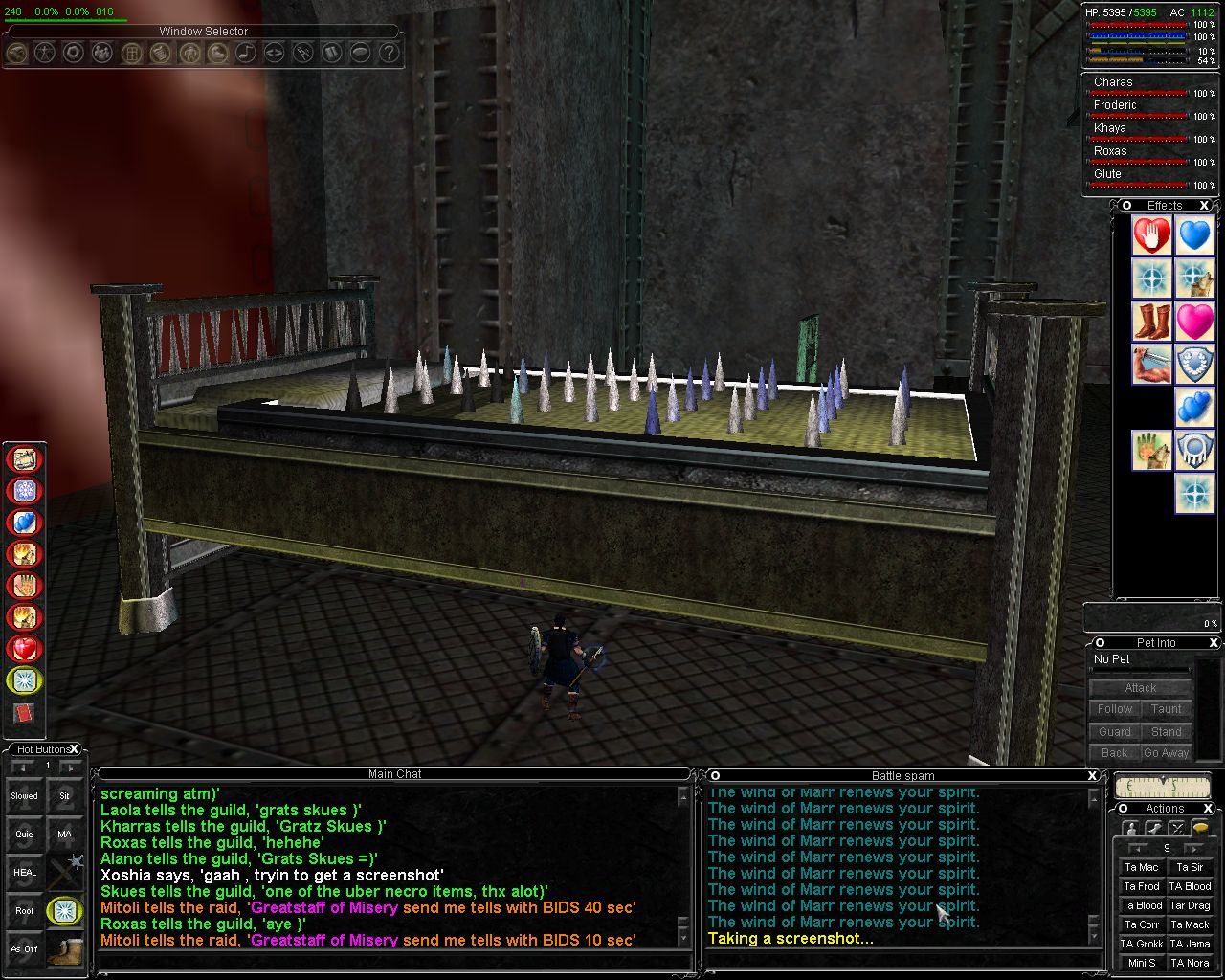The image size is (1225, 980).
Task: Click the red hand buff icon
Action: (1152, 235)
